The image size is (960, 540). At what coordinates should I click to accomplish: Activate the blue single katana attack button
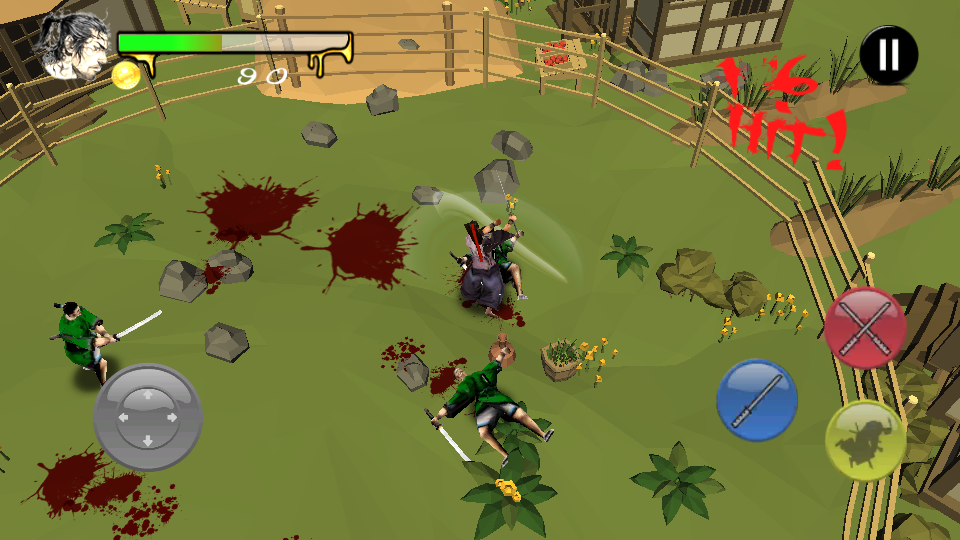click(757, 400)
